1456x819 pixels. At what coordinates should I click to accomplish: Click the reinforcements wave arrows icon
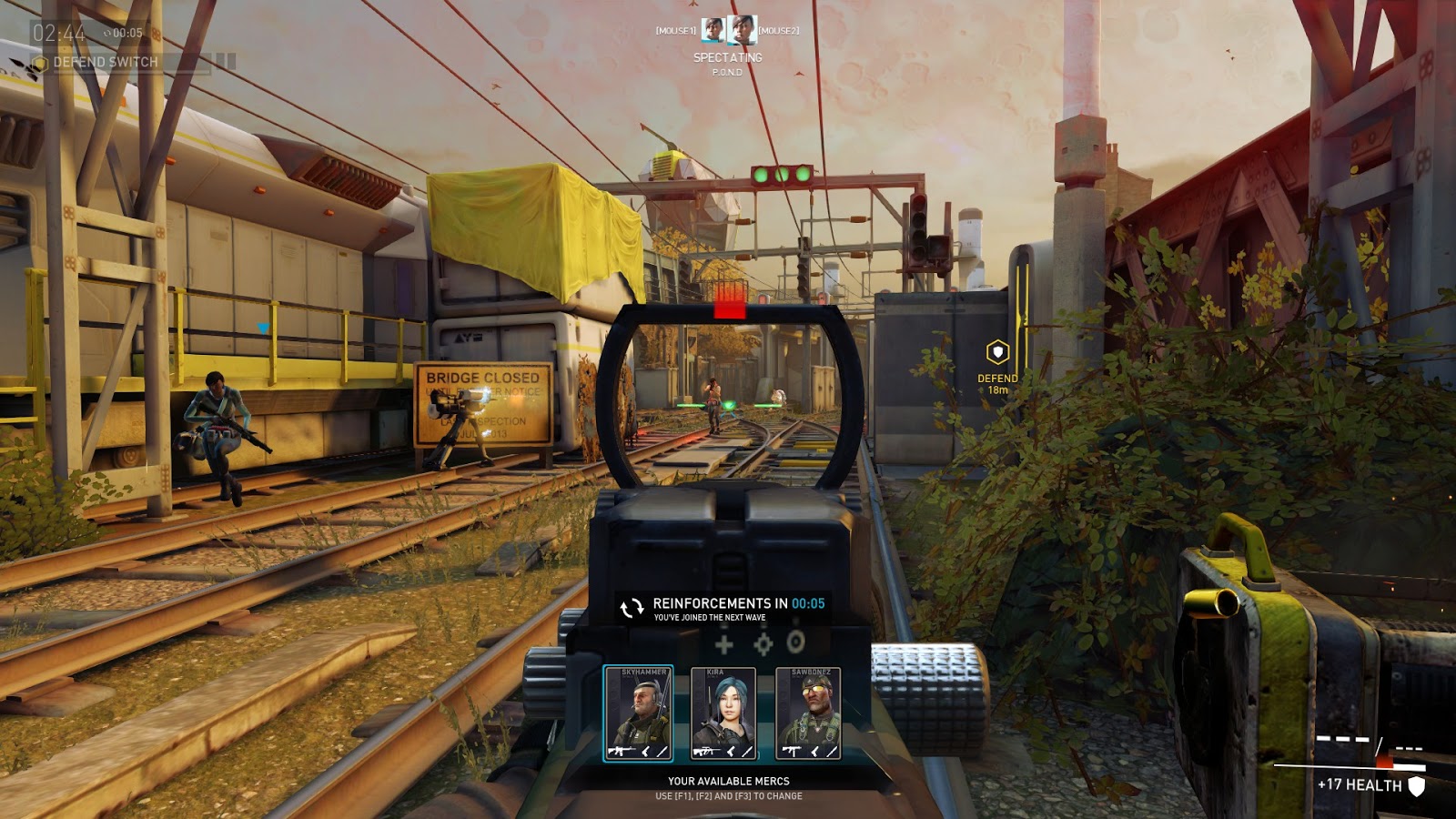[632, 608]
